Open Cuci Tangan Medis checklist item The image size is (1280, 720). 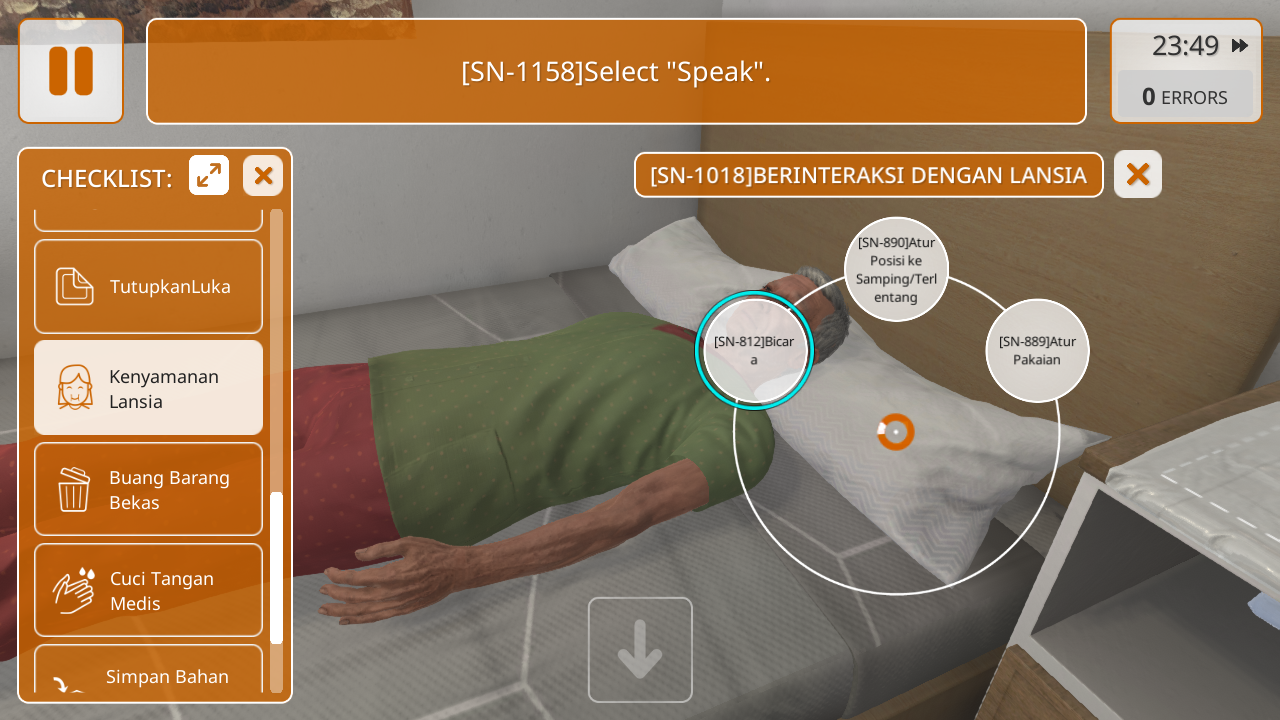pyautogui.click(x=149, y=590)
